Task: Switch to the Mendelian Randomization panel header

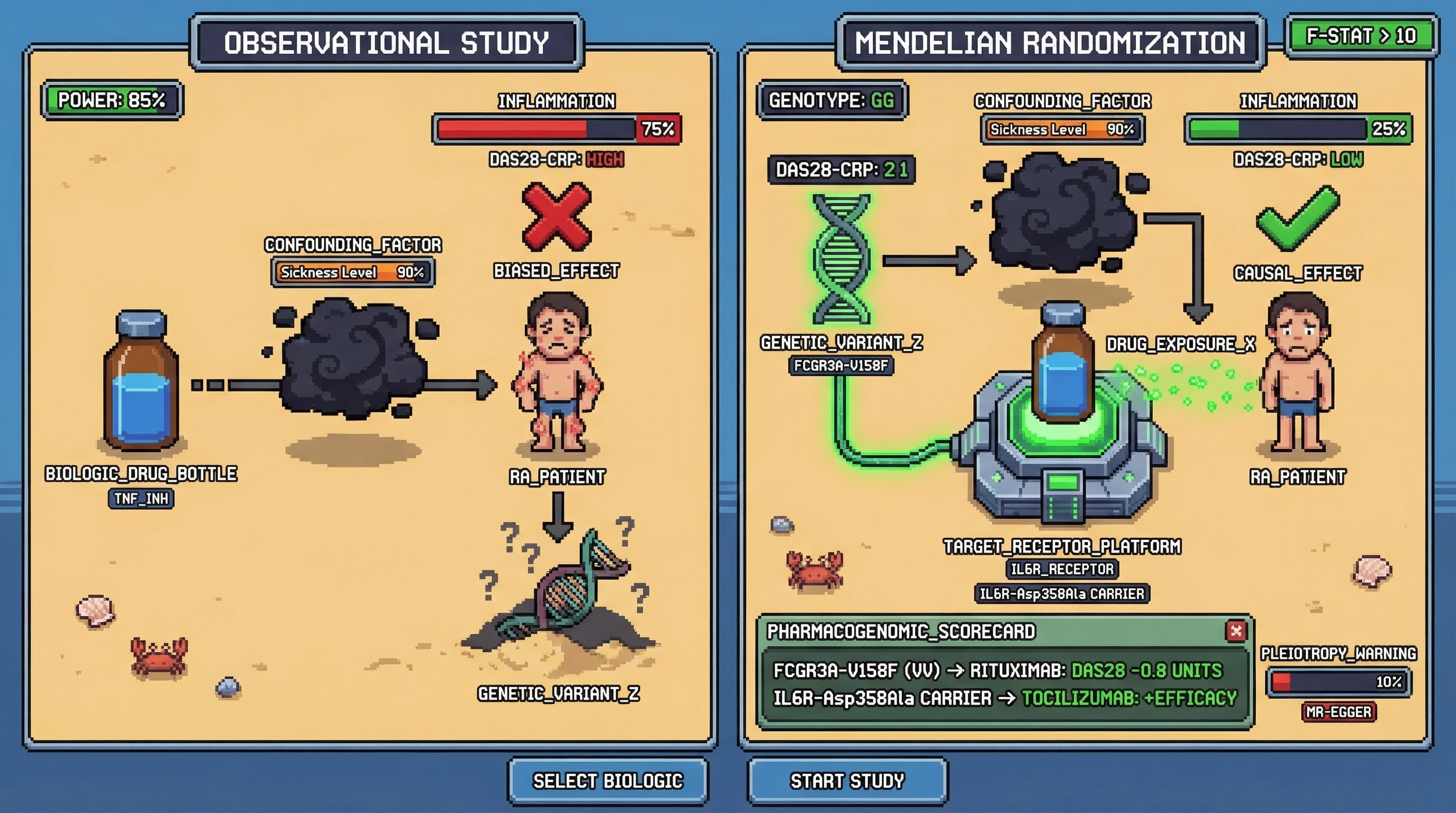Action: [1050, 43]
